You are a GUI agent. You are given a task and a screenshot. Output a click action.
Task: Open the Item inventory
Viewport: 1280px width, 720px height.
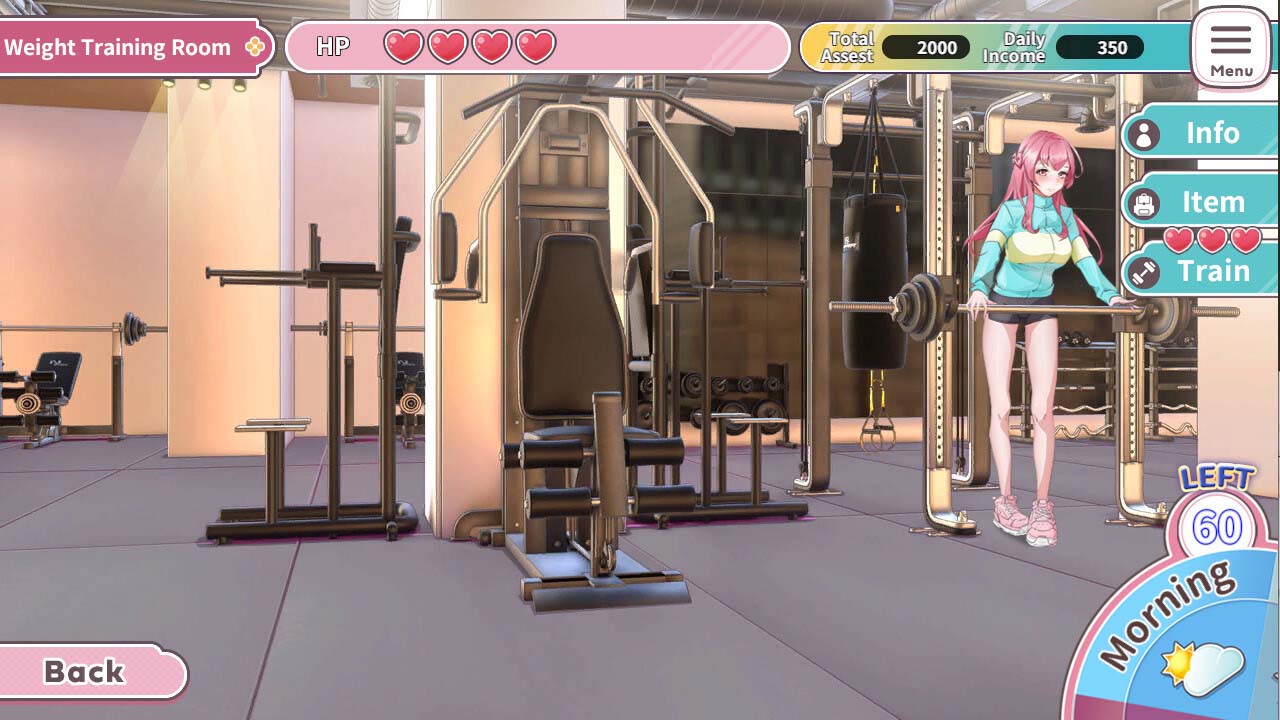click(x=1214, y=203)
